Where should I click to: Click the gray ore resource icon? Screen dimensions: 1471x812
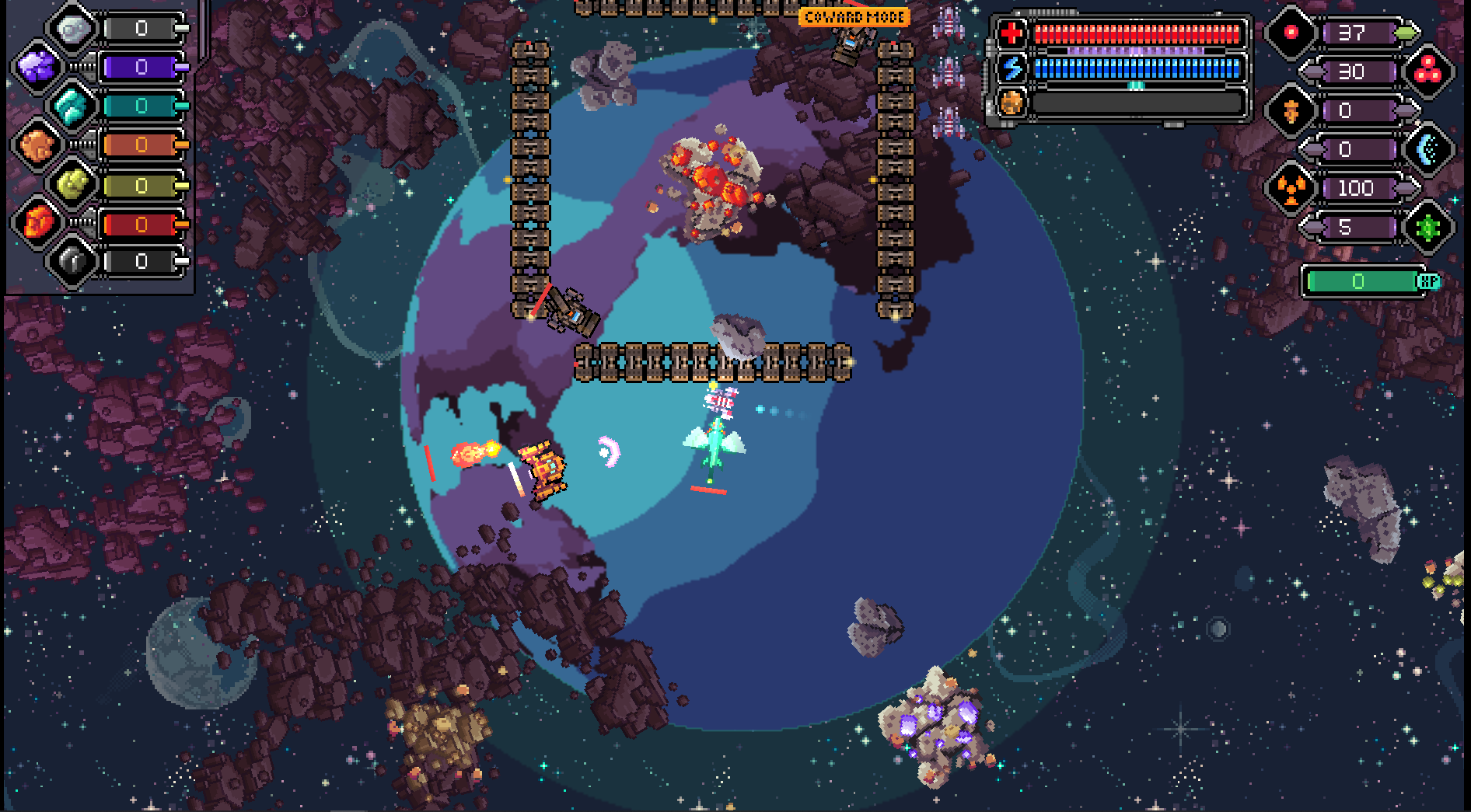coord(73,30)
